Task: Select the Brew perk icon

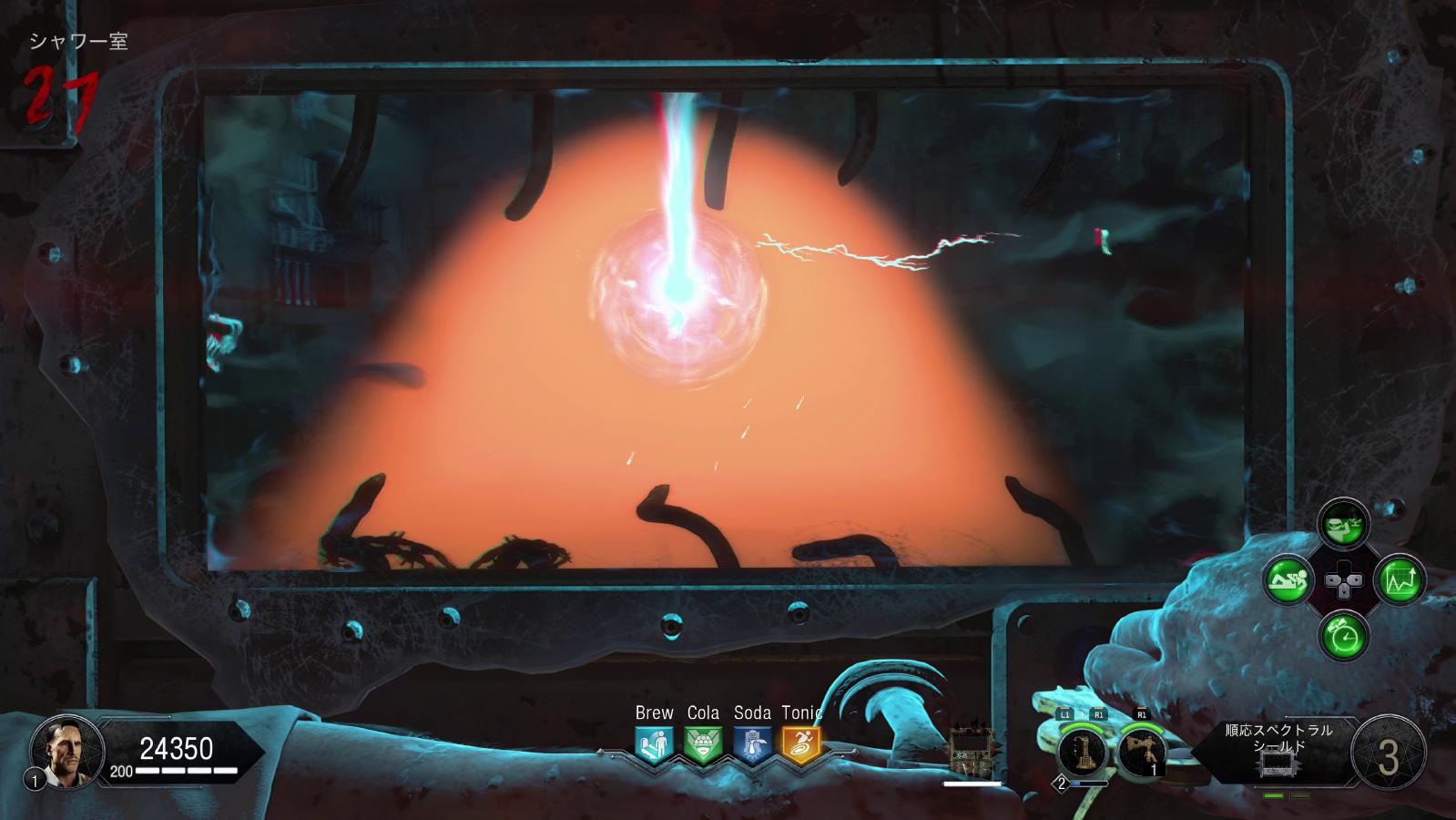Action: (654, 744)
